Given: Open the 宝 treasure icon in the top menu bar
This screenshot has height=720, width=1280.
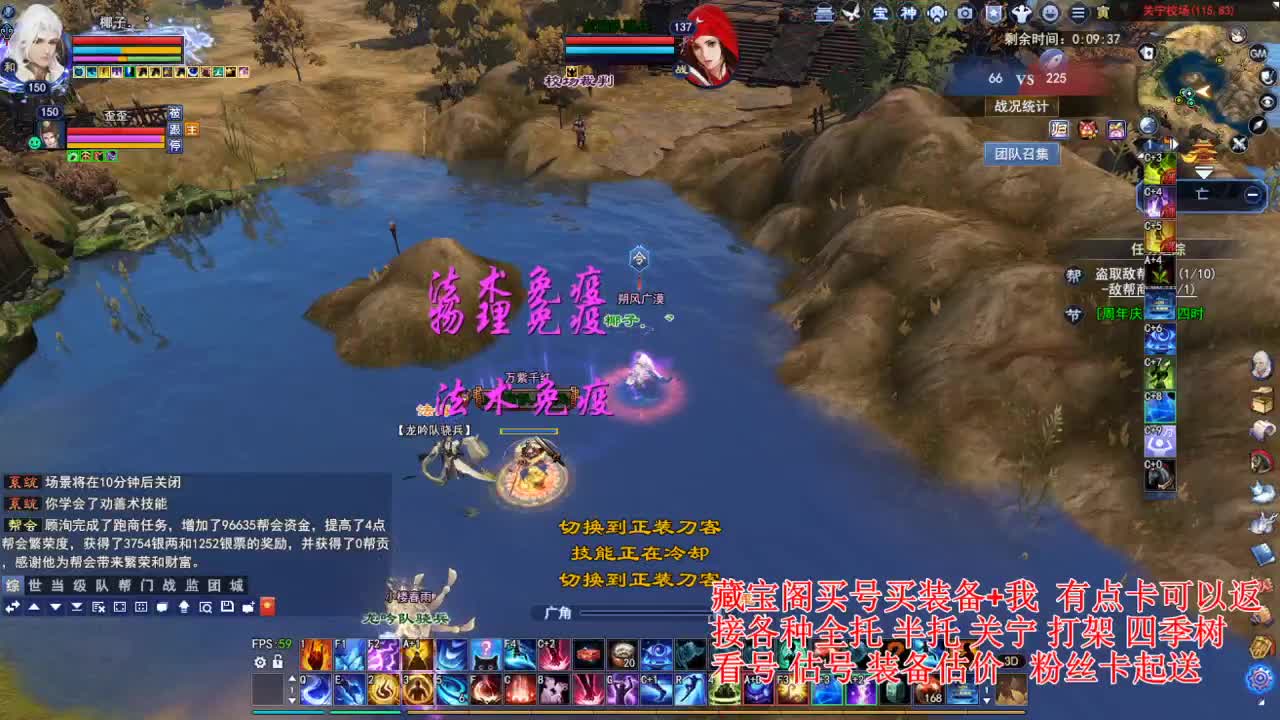Looking at the screenshot, I should (x=881, y=13).
